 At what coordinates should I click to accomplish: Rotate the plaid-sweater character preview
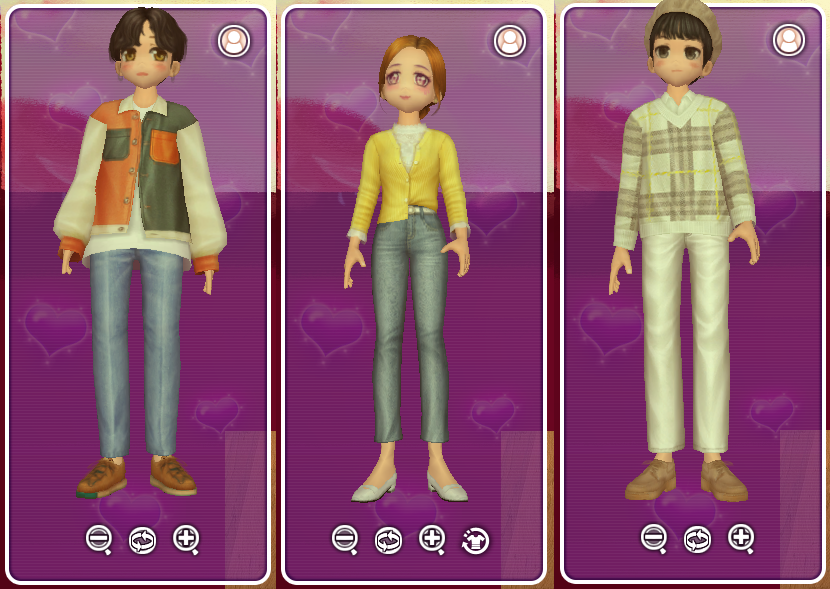click(697, 539)
